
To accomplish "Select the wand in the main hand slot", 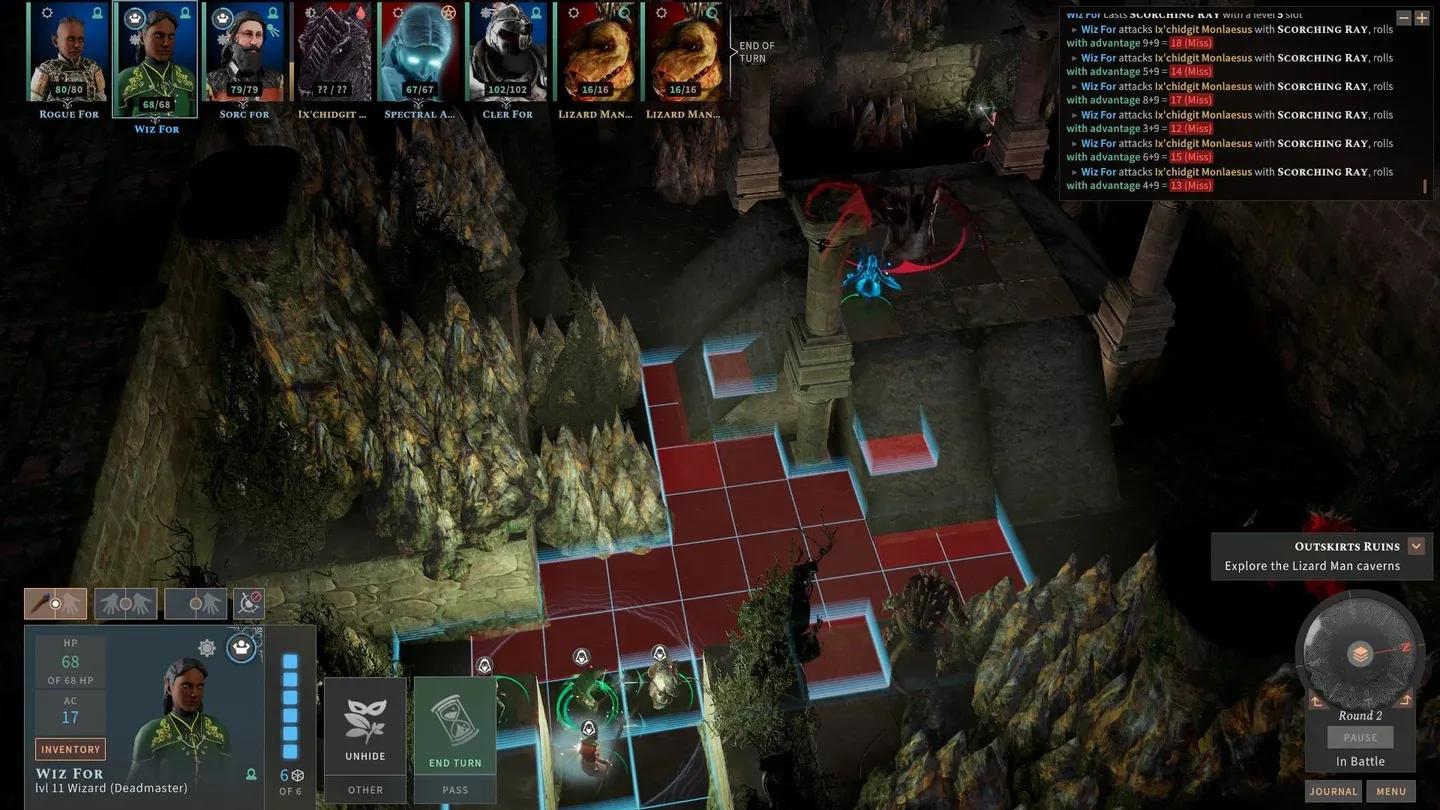I will tap(55, 603).
